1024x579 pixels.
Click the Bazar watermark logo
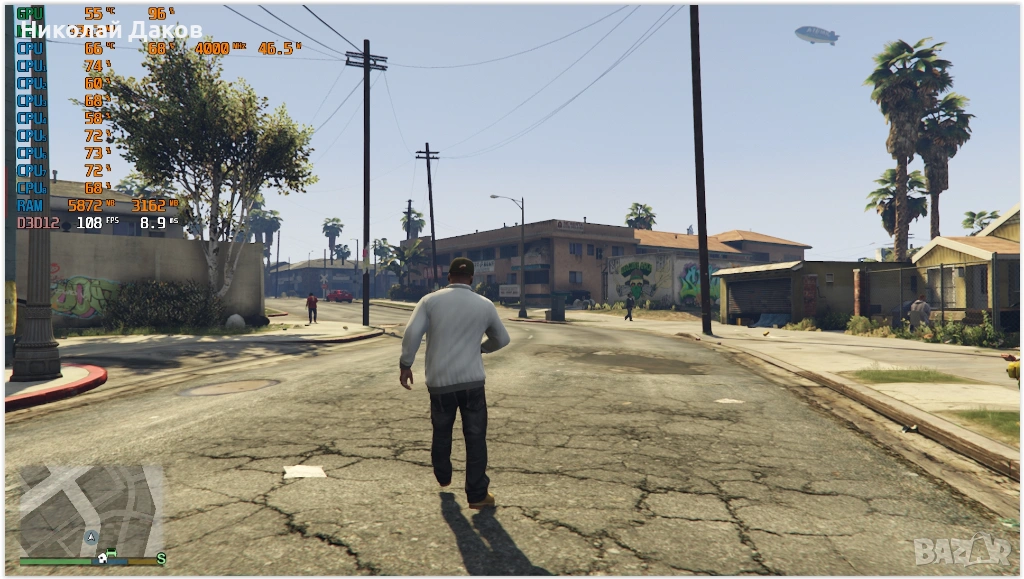click(x=961, y=548)
